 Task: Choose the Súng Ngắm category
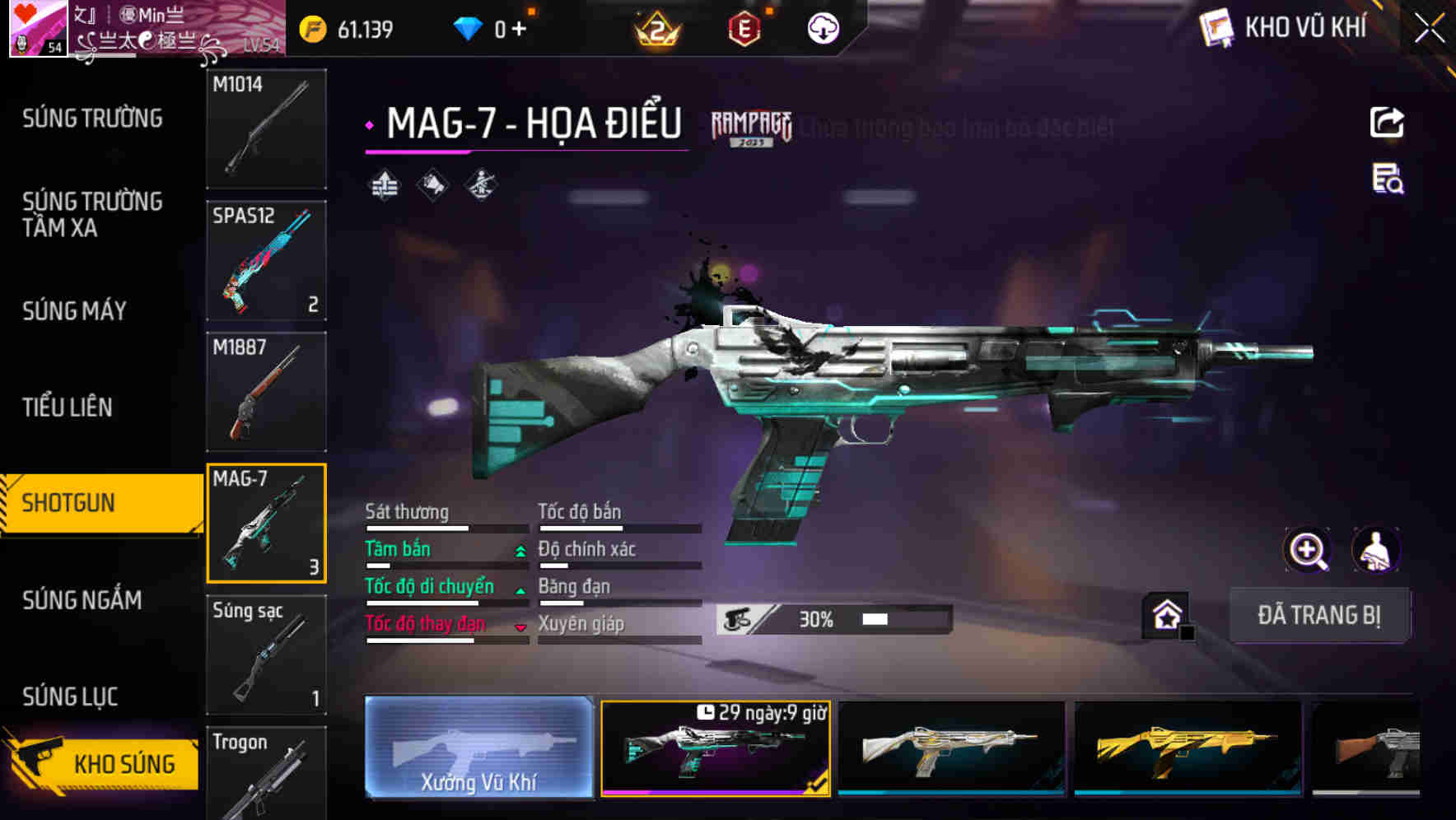(82, 600)
